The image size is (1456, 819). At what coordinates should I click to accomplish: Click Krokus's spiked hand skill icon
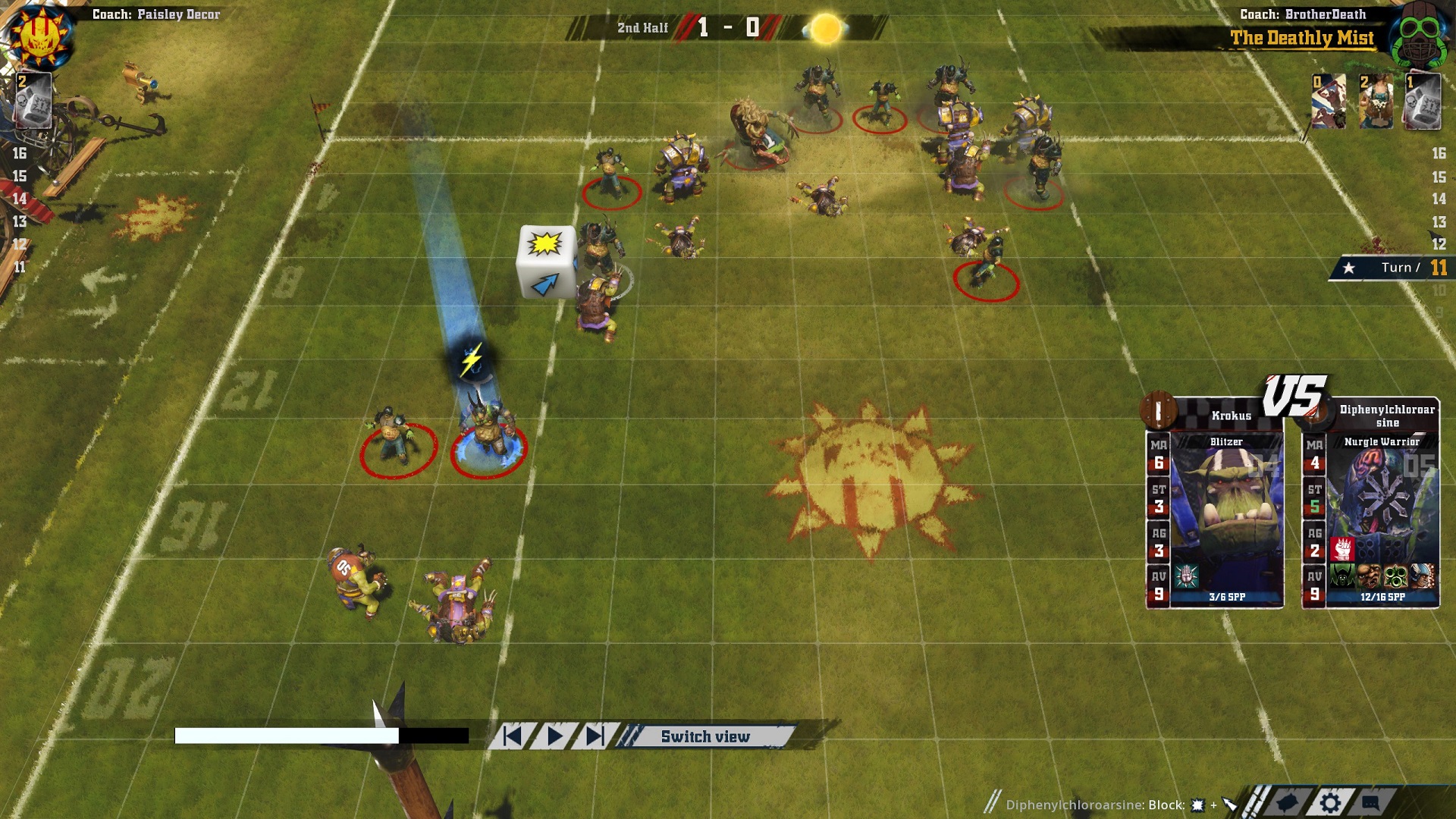click(x=1187, y=577)
